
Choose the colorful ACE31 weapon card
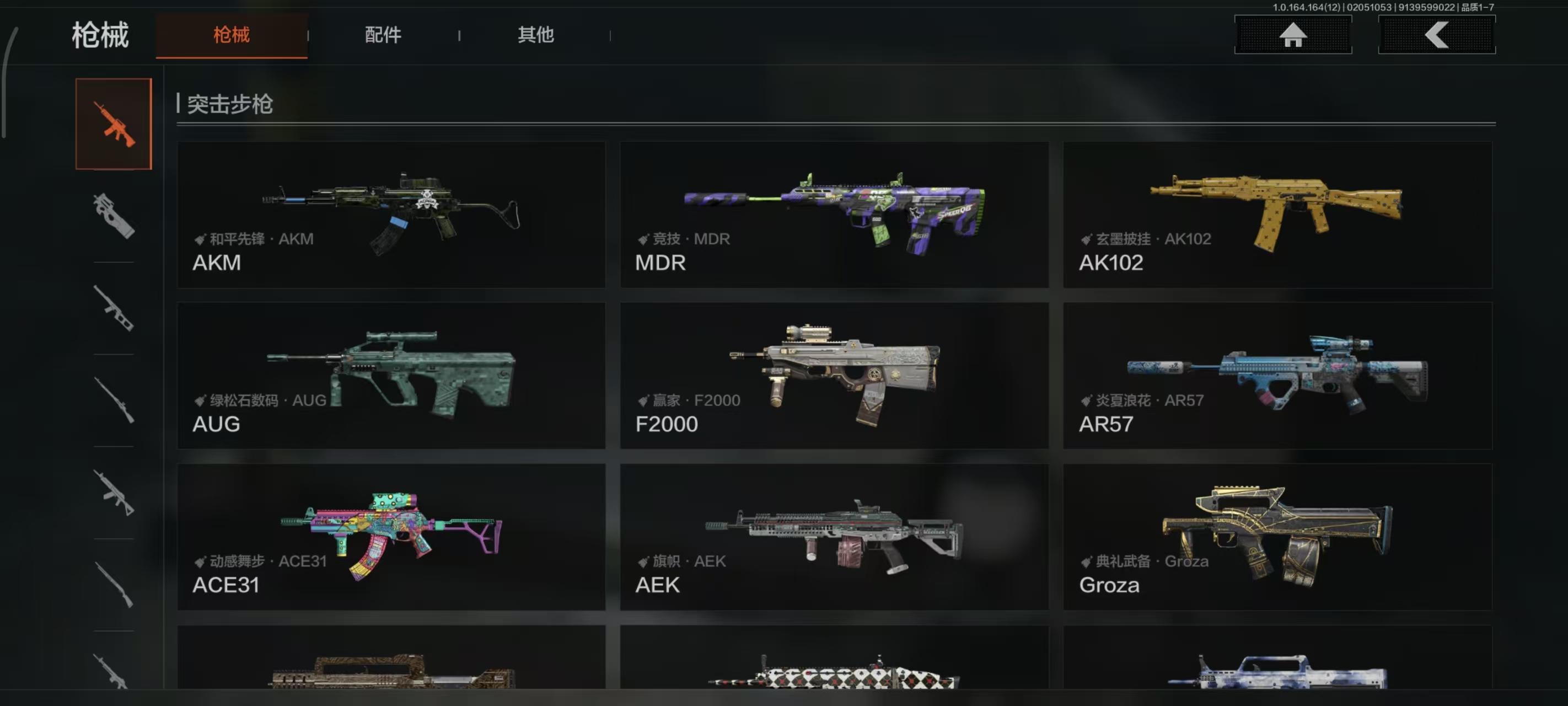point(391,537)
